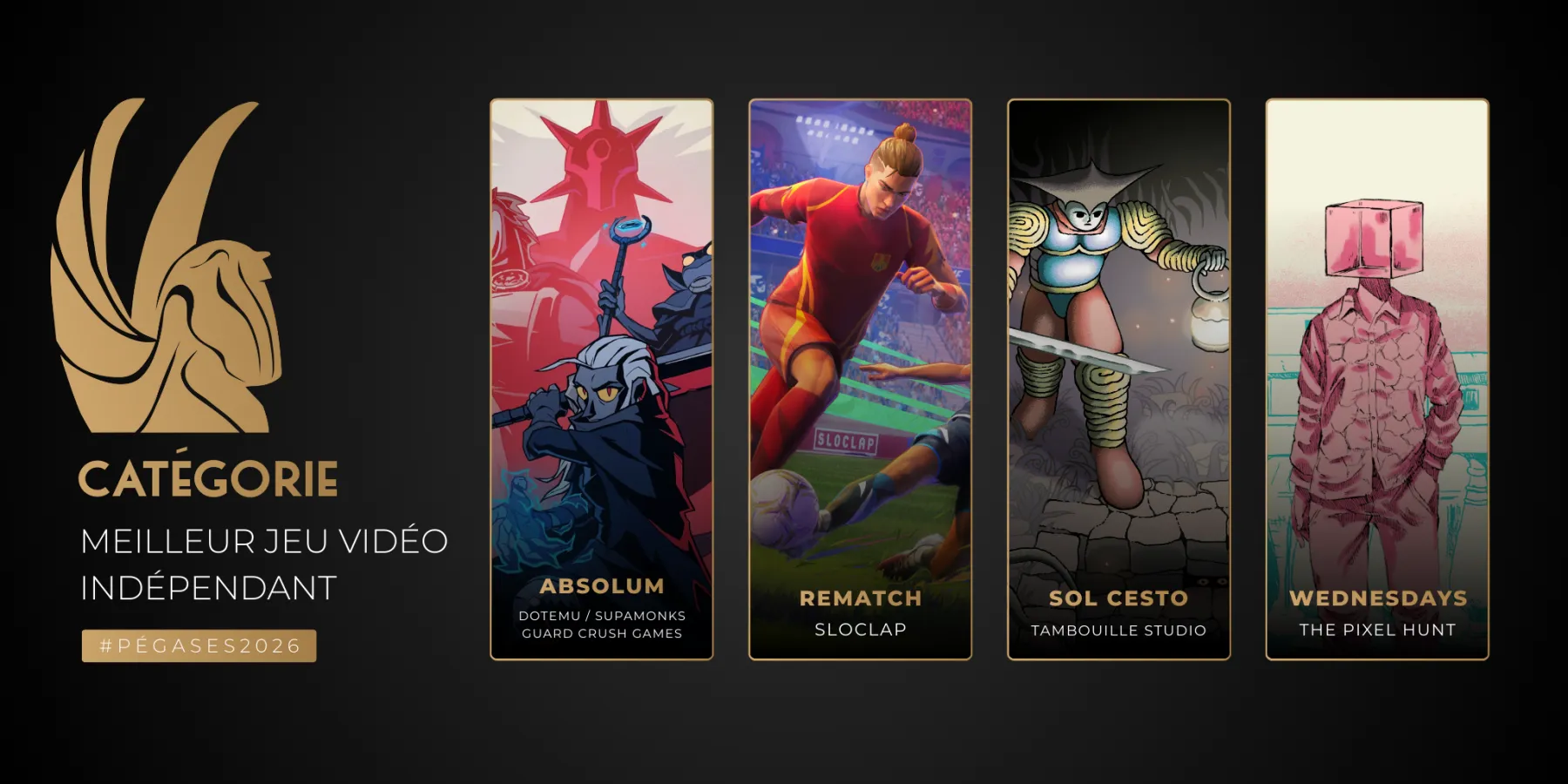1568x784 pixels.
Task: Open the Sol Cesto nominee card
Action: [x=1119, y=379]
